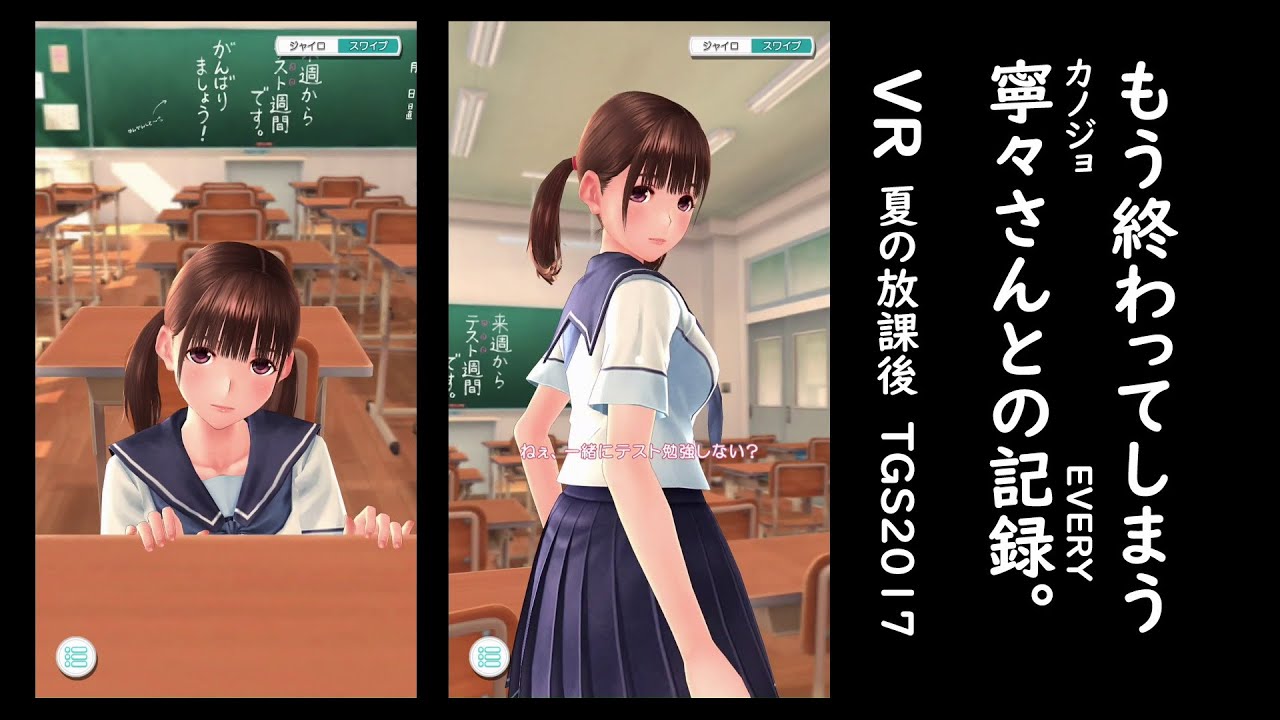This screenshot has height=720, width=1280.
Task: Expand the camera control pill at top of left screenshot
Action: point(338,46)
